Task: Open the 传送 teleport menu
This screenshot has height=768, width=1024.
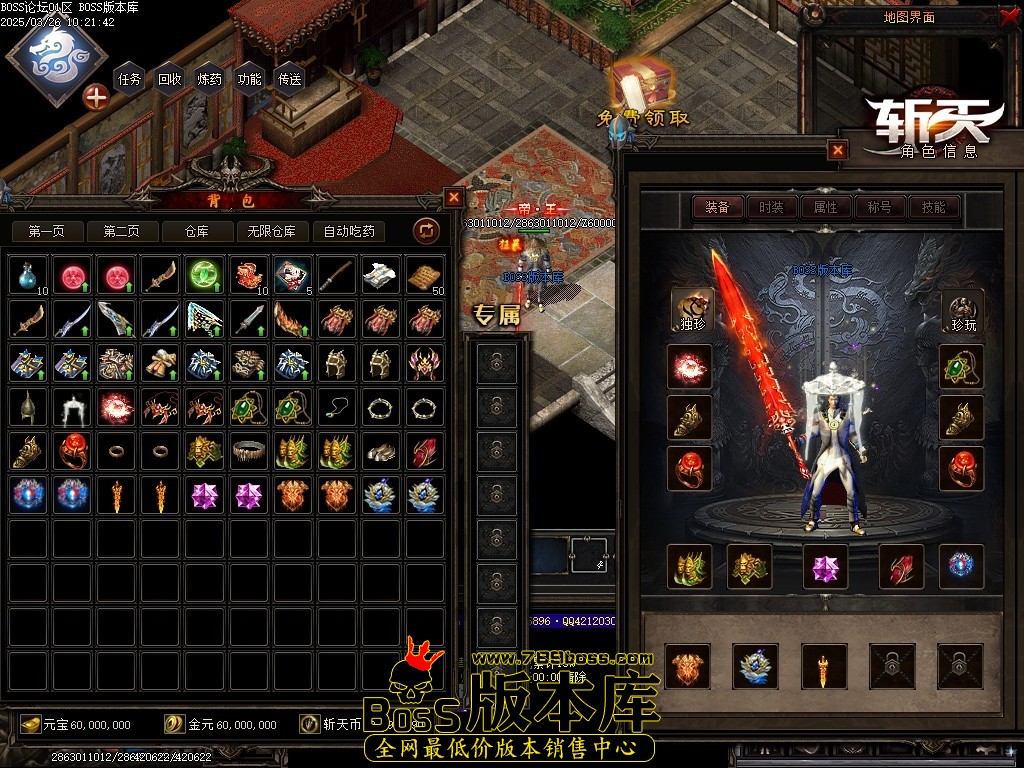Action: pos(289,79)
